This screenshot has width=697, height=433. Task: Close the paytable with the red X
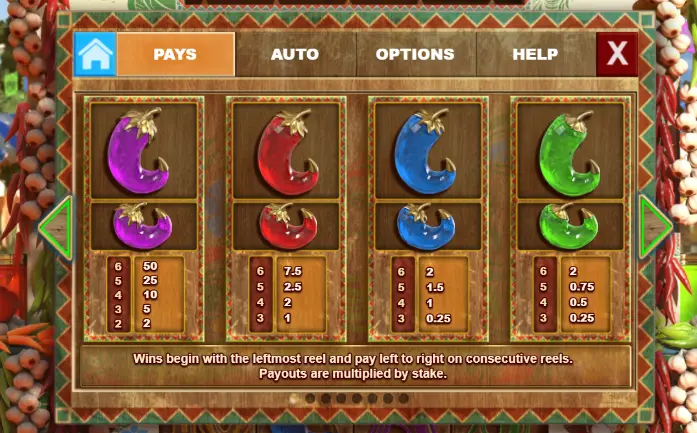(616, 54)
